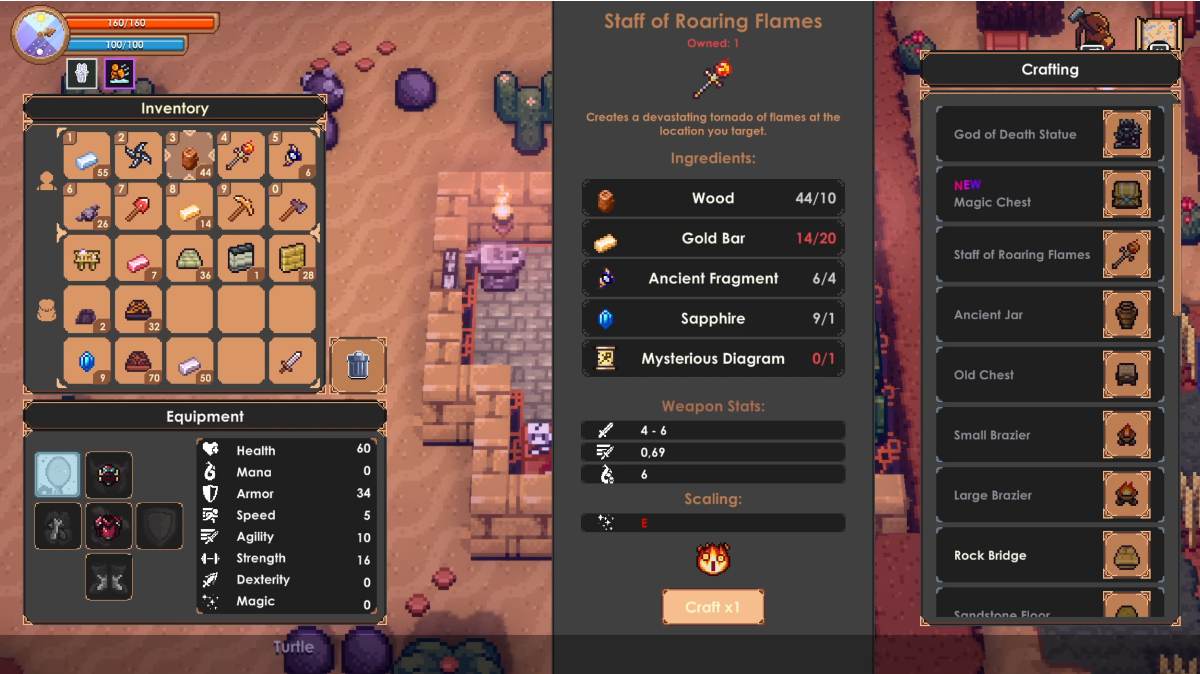Select the pickaxe in hotbar slot 9
The width and height of the screenshot is (1200, 674).
coord(241,208)
